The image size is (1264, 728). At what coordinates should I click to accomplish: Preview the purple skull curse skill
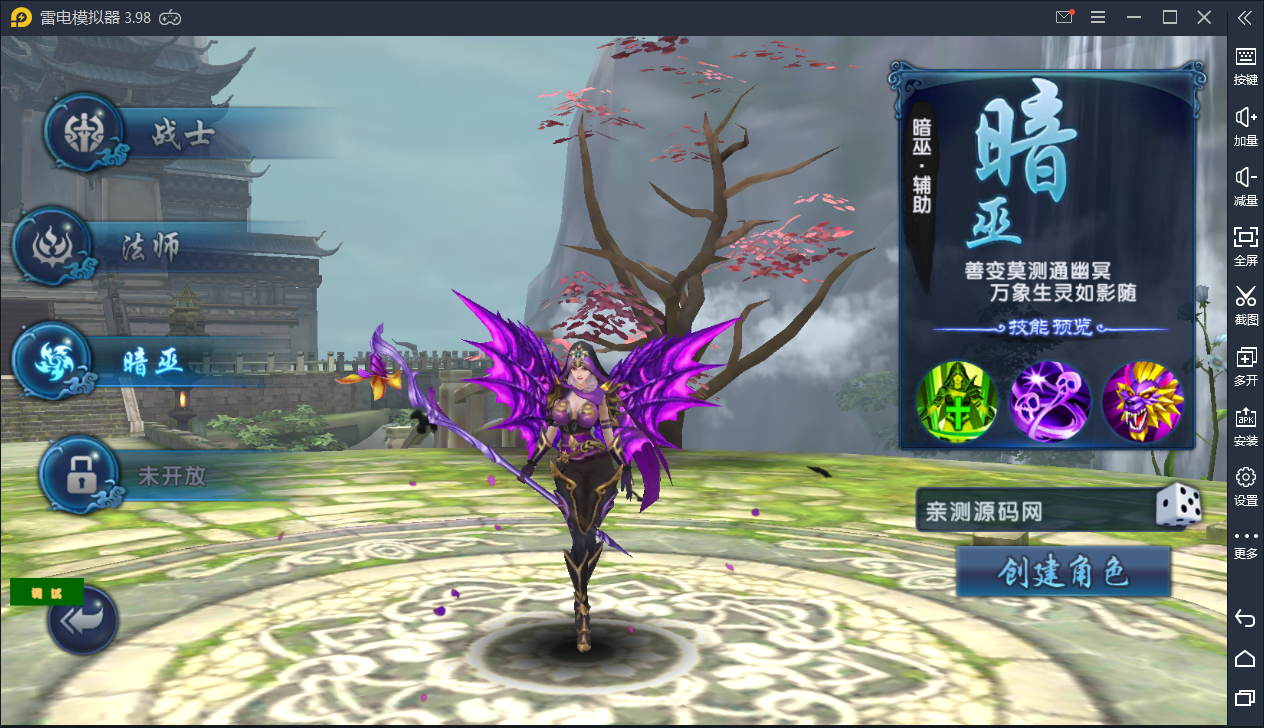(x=1050, y=401)
